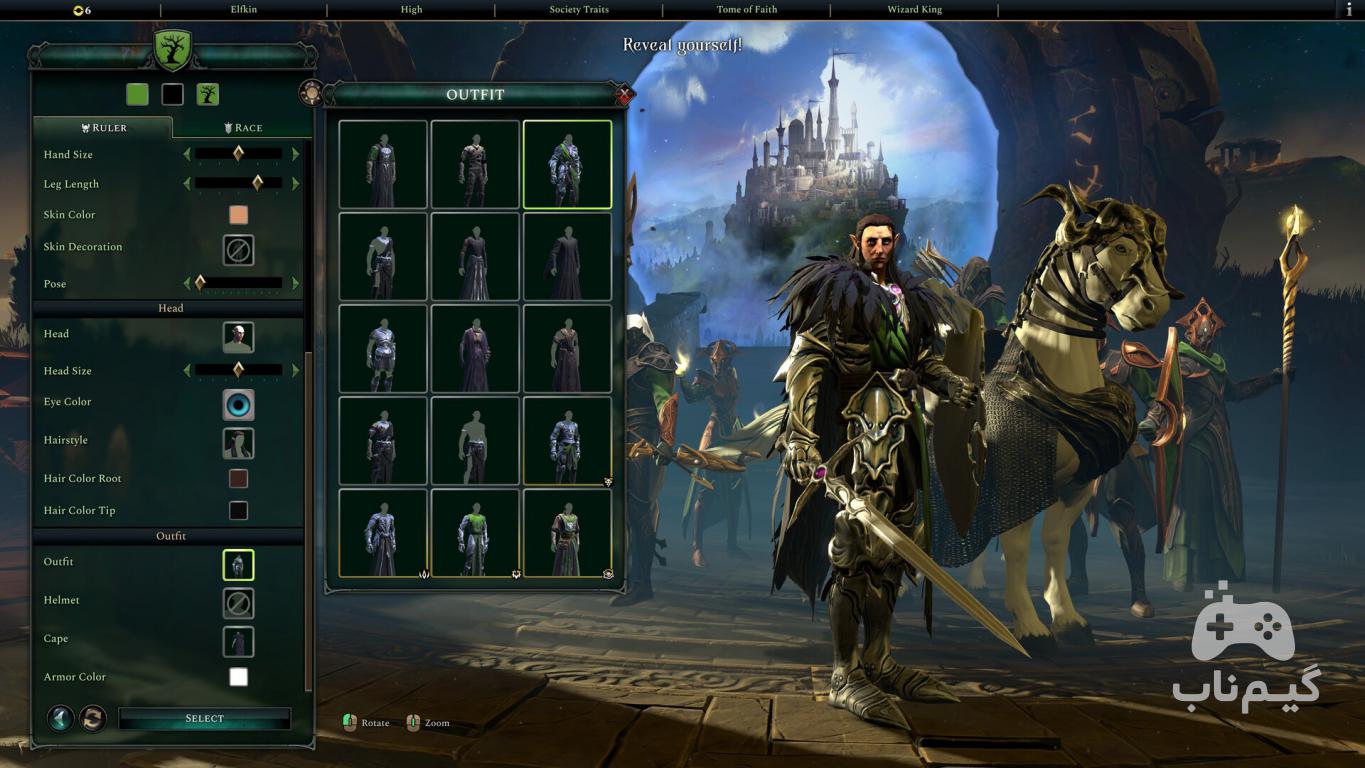1365x768 pixels.
Task: Adjust the Pose slider
Action: [240, 284]
